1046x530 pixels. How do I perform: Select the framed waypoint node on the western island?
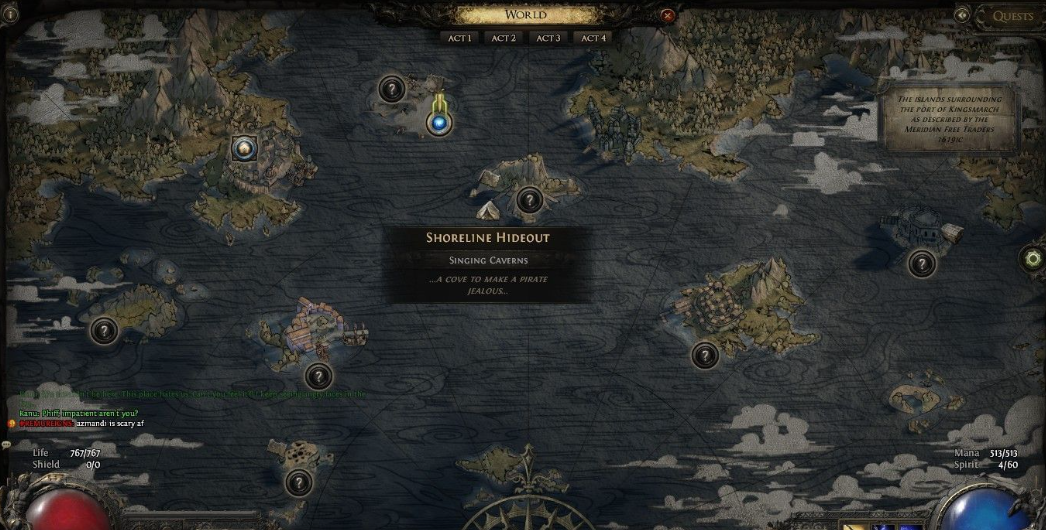point(243,149)
